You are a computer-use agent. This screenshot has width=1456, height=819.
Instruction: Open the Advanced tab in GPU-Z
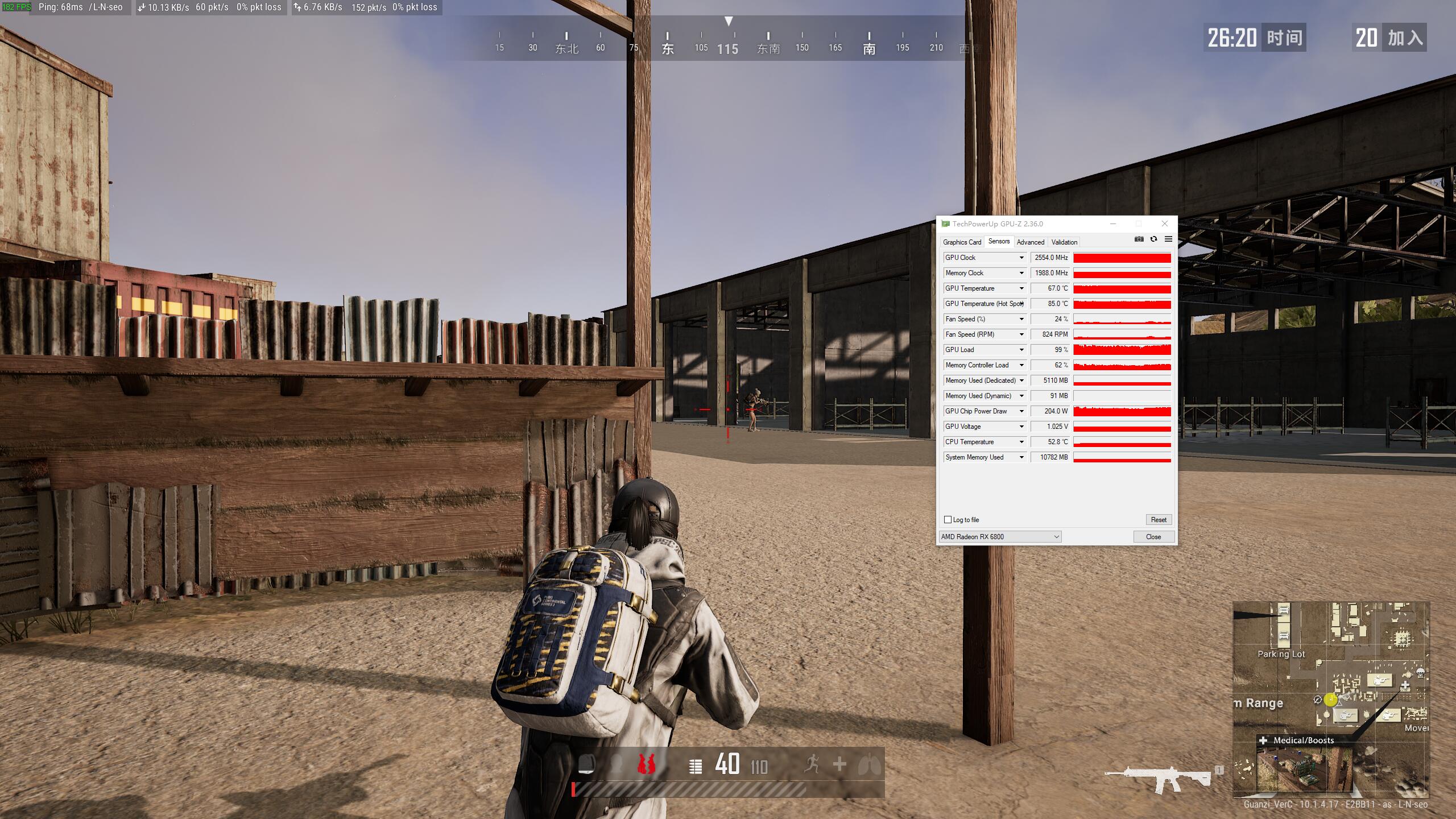pos(1031,242)
